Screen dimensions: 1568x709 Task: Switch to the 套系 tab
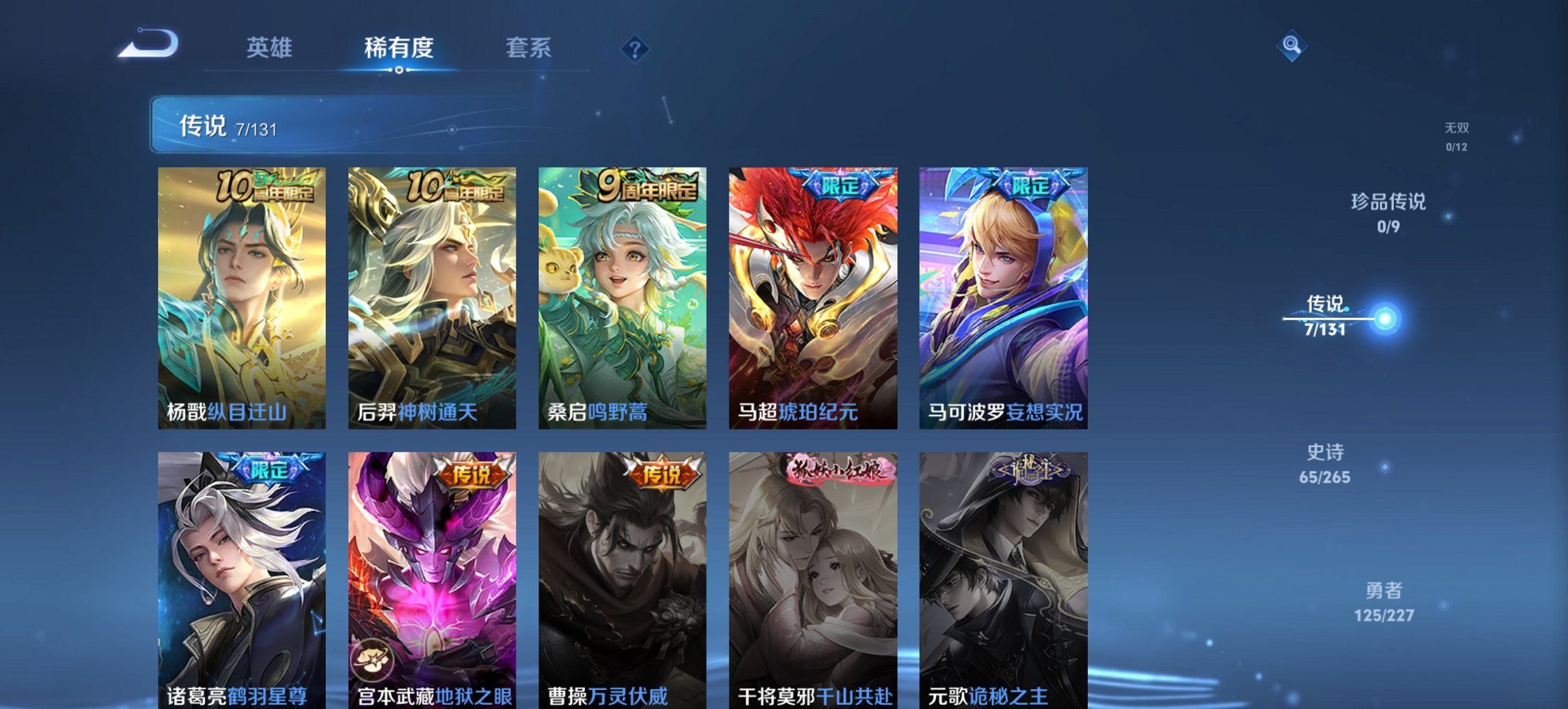click(x=528, y=48)
